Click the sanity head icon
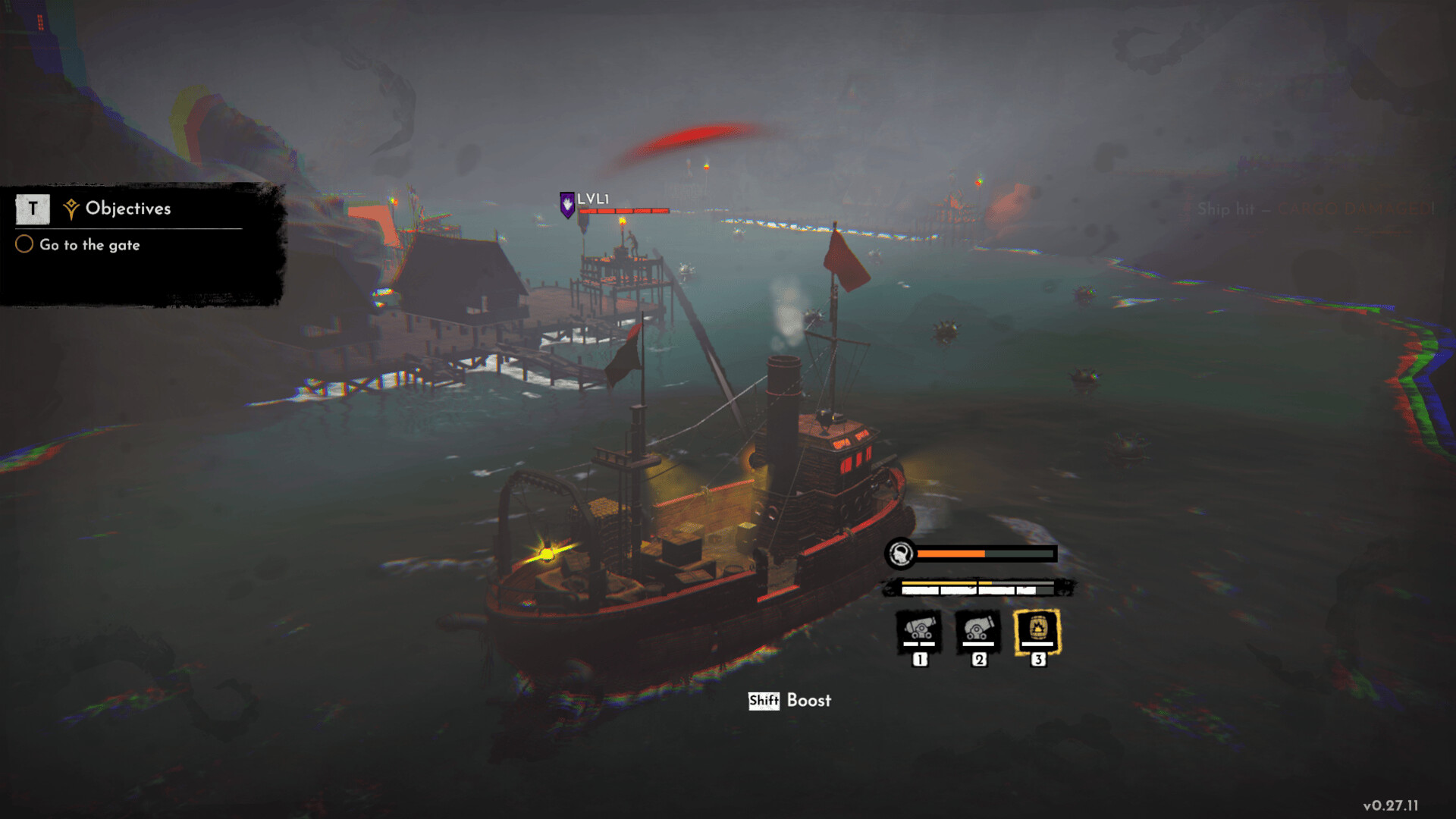This screenshot has height=819, width=1456. (x=901, y=554)
